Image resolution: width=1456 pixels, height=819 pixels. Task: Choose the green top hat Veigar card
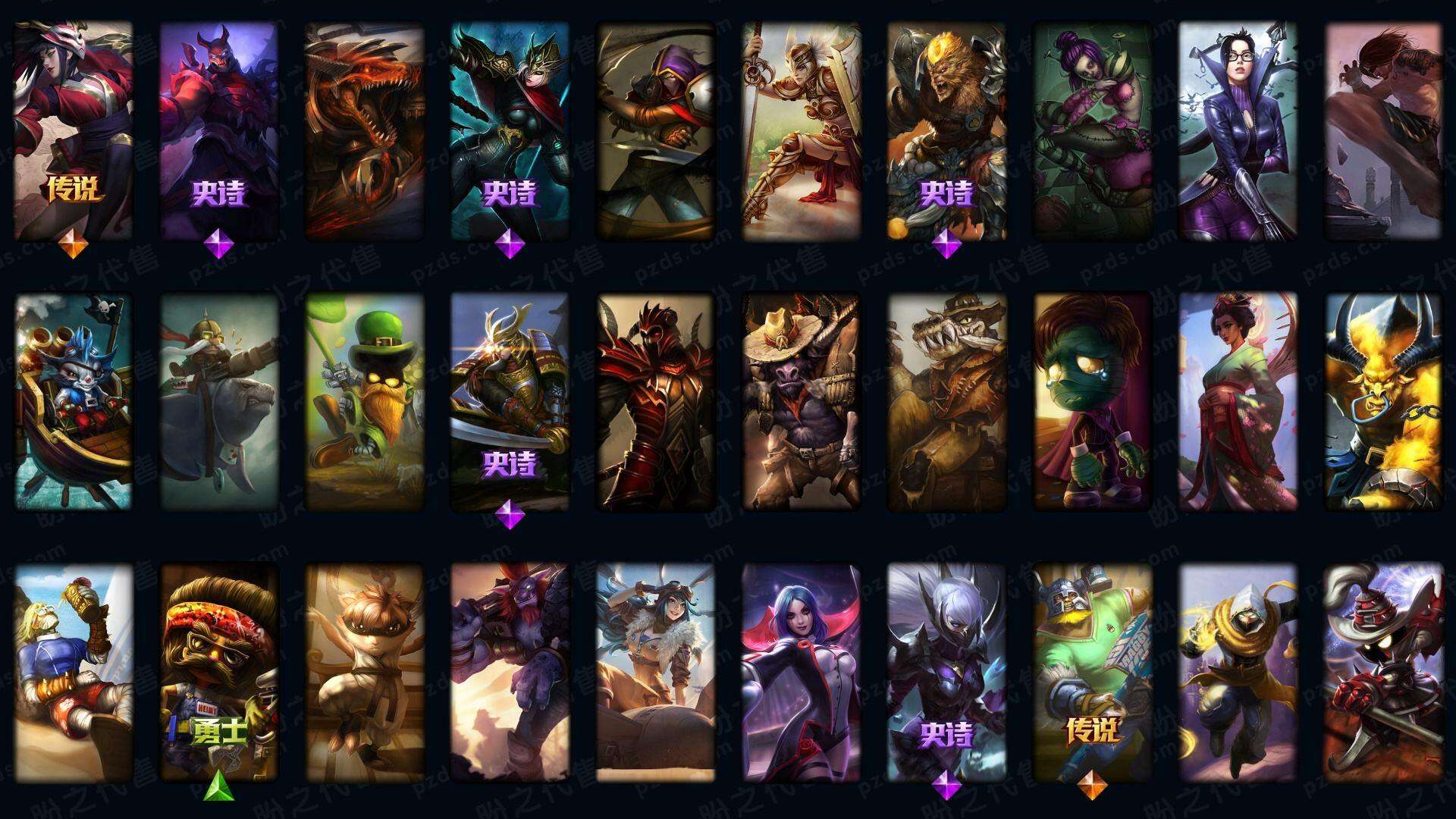(x=364, y=400)
